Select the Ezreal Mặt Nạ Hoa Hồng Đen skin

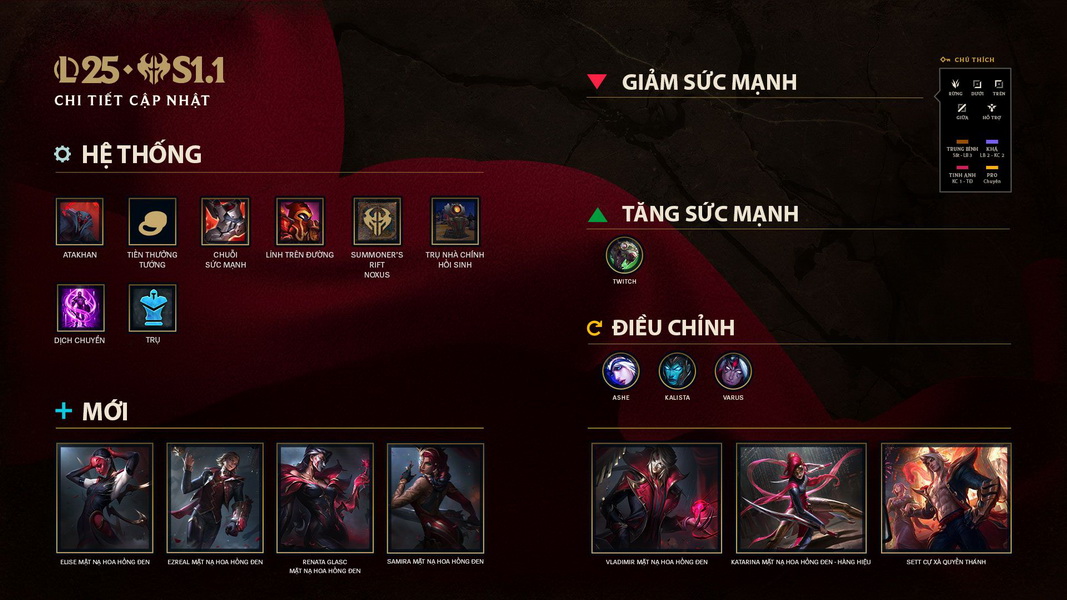pos(215,498)
